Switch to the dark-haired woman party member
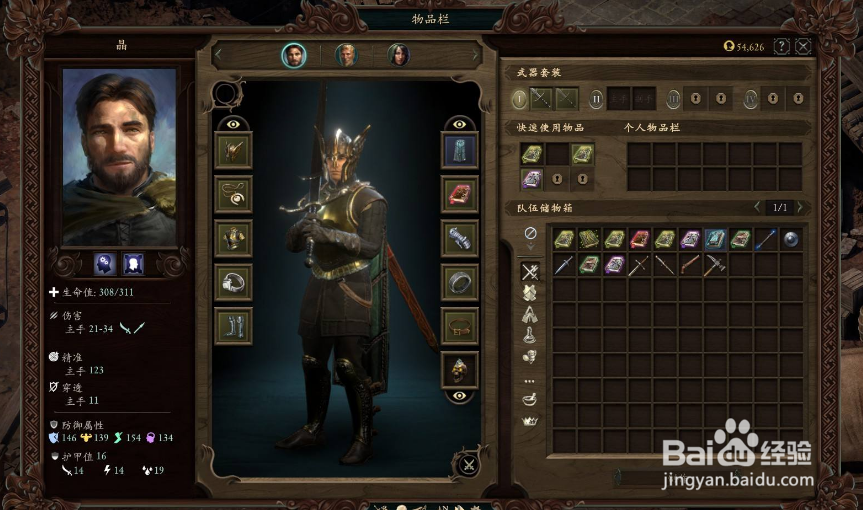 tap(398, 55)
